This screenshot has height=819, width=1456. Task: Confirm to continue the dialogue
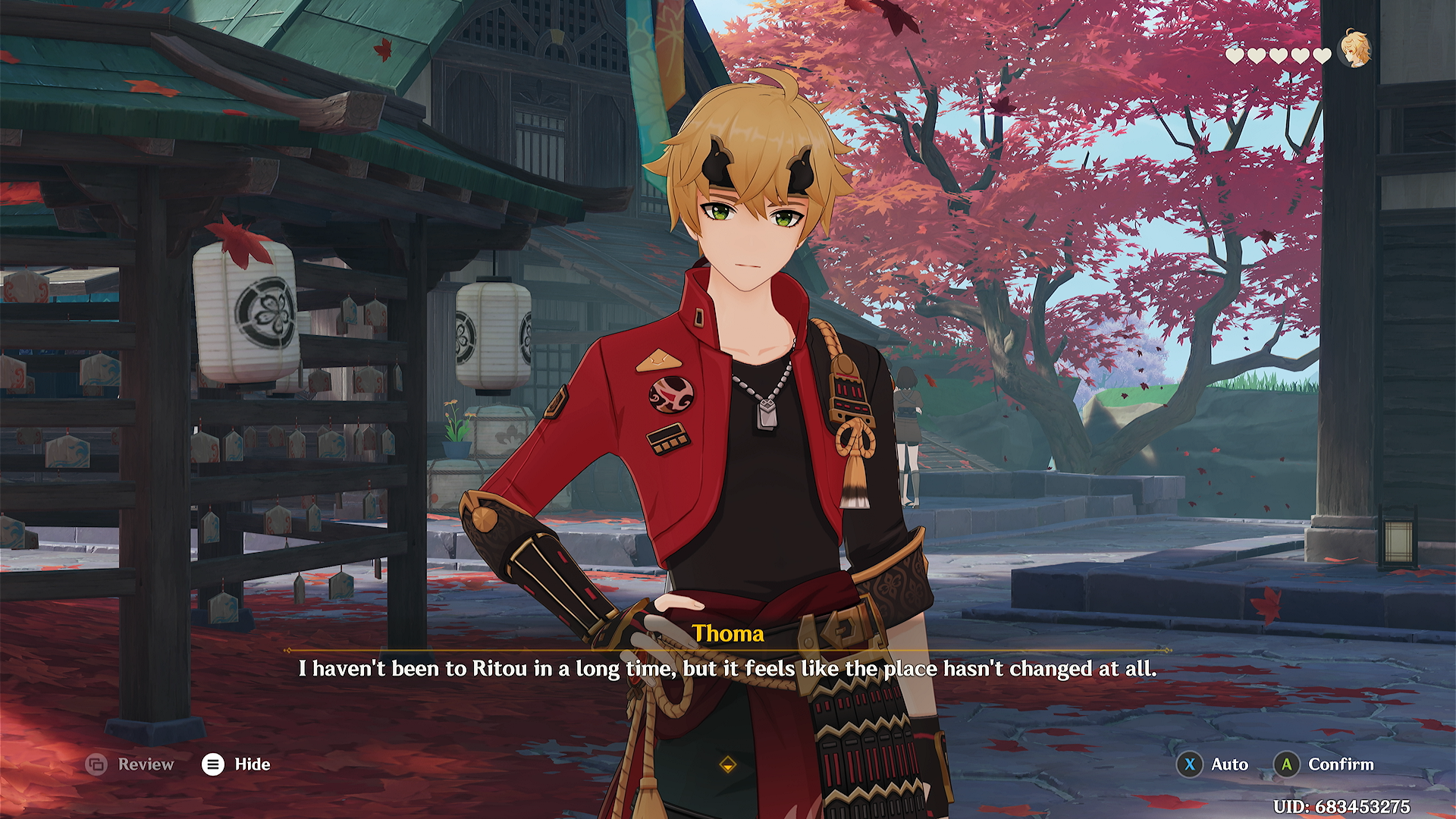[1324, 764]
